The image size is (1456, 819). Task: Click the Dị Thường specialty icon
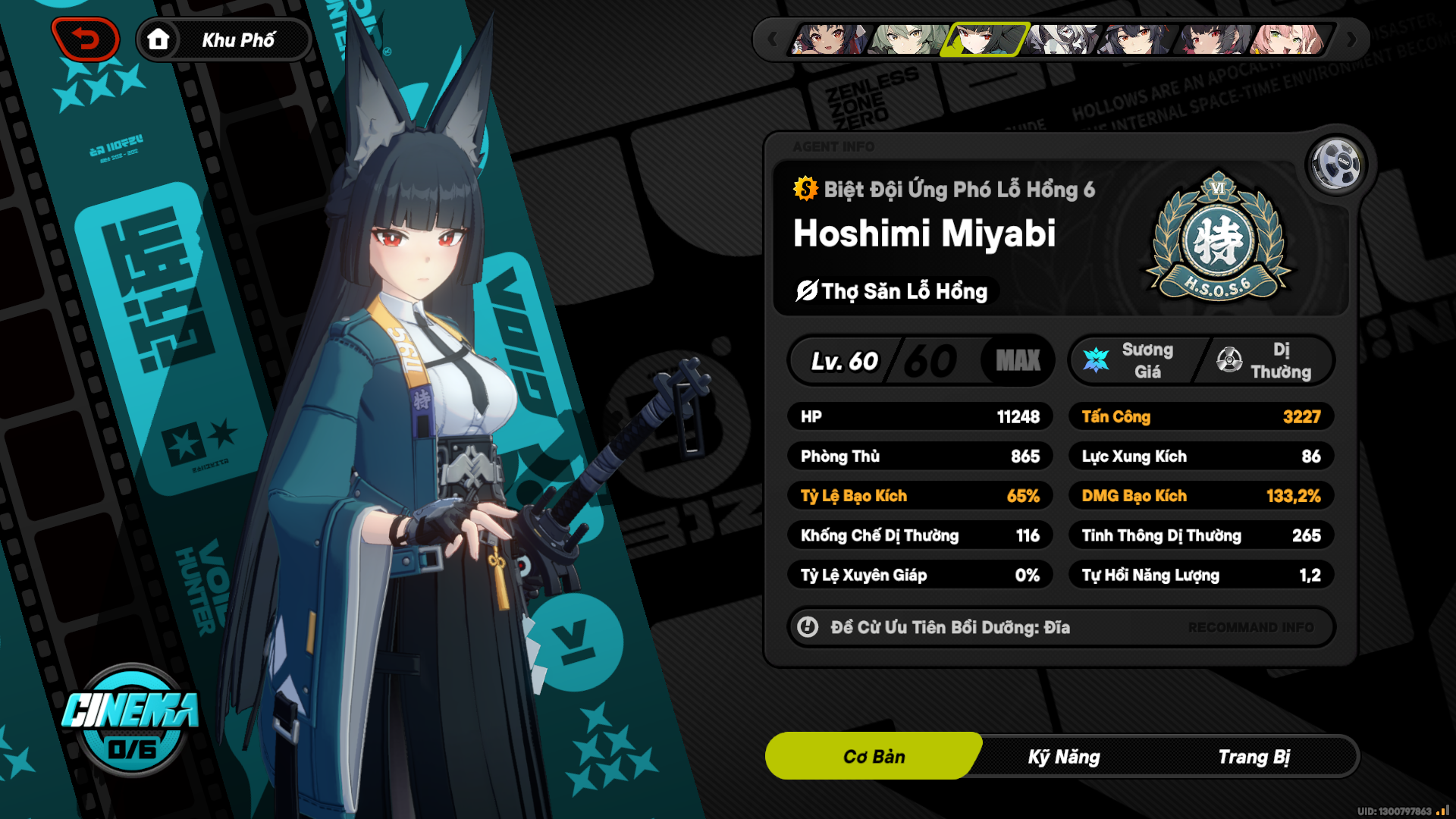click(1230, 360)
